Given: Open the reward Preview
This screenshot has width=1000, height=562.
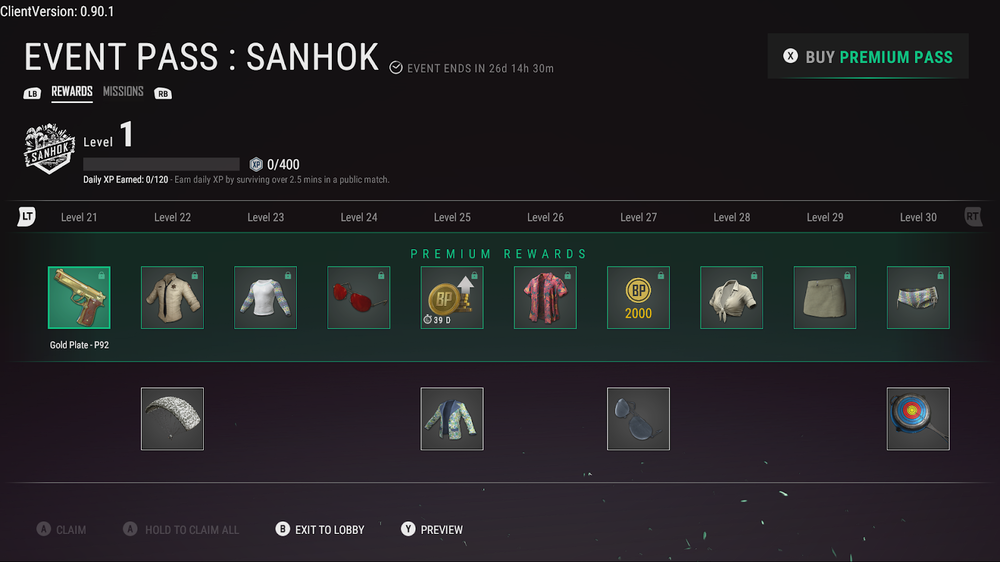Looking at the screenshot, I should point(432,530).
